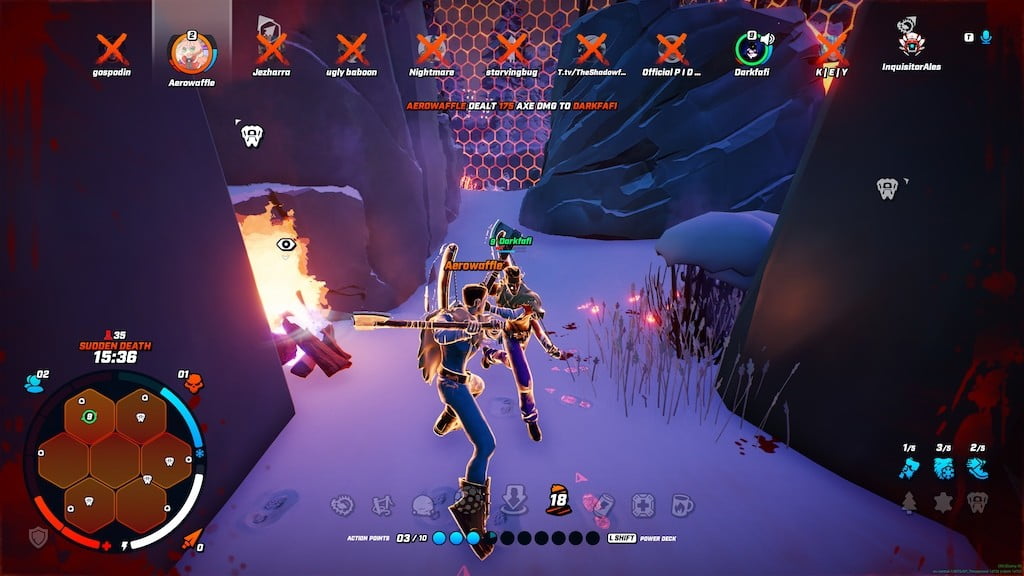Click the boot perk showing 2/3

[977, 468]
